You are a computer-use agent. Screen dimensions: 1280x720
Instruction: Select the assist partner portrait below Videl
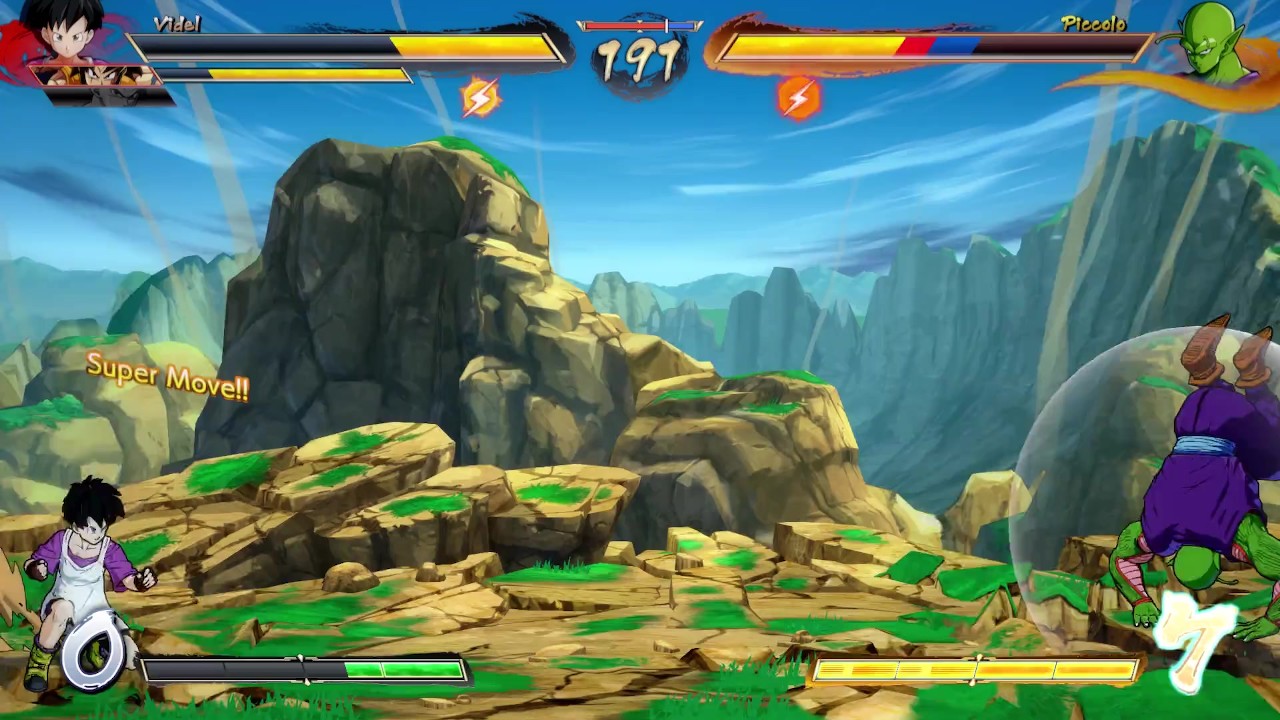(96, 77)
